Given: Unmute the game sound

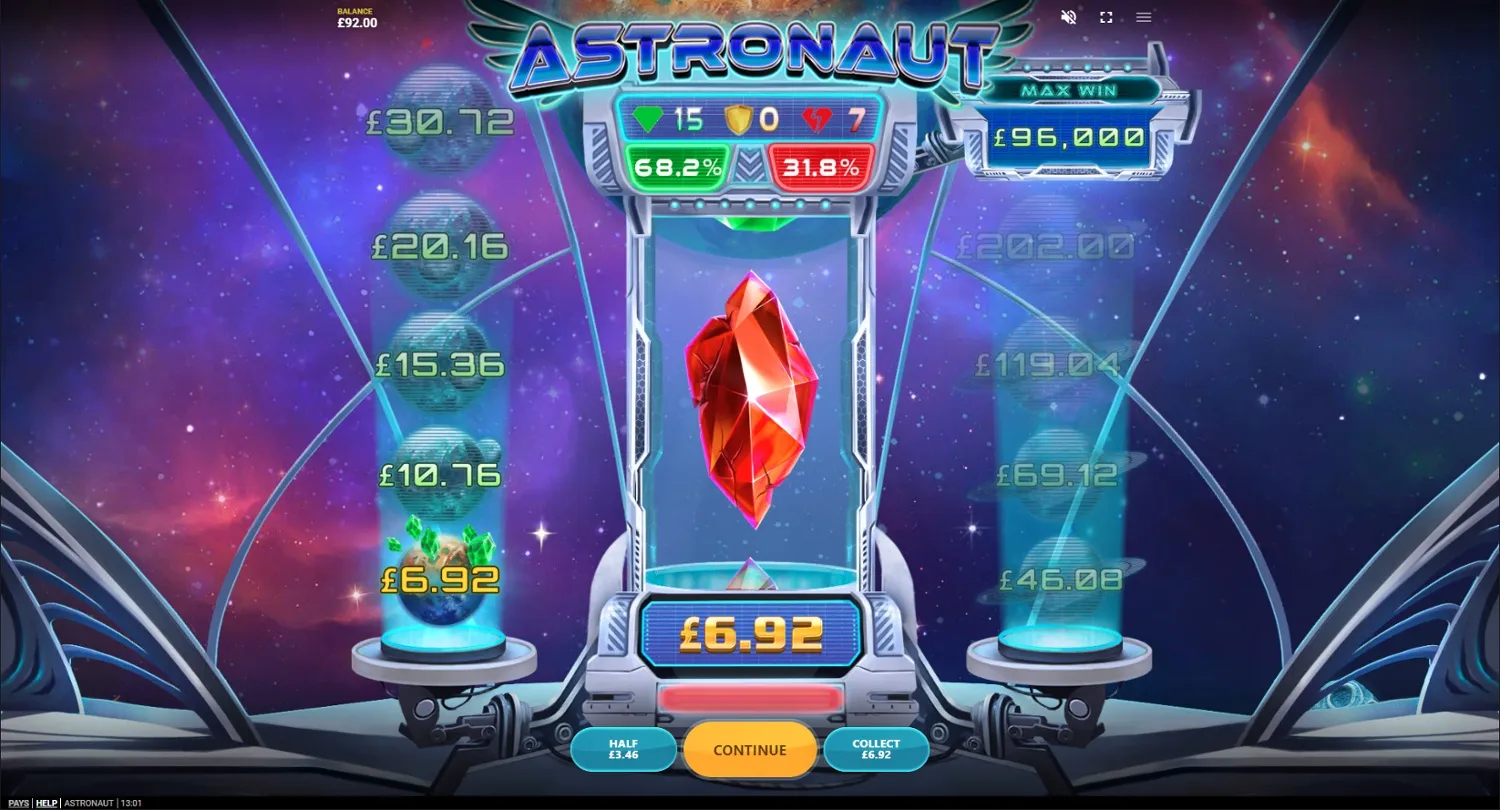Looking at the screenshot, I should (1067, 17).
